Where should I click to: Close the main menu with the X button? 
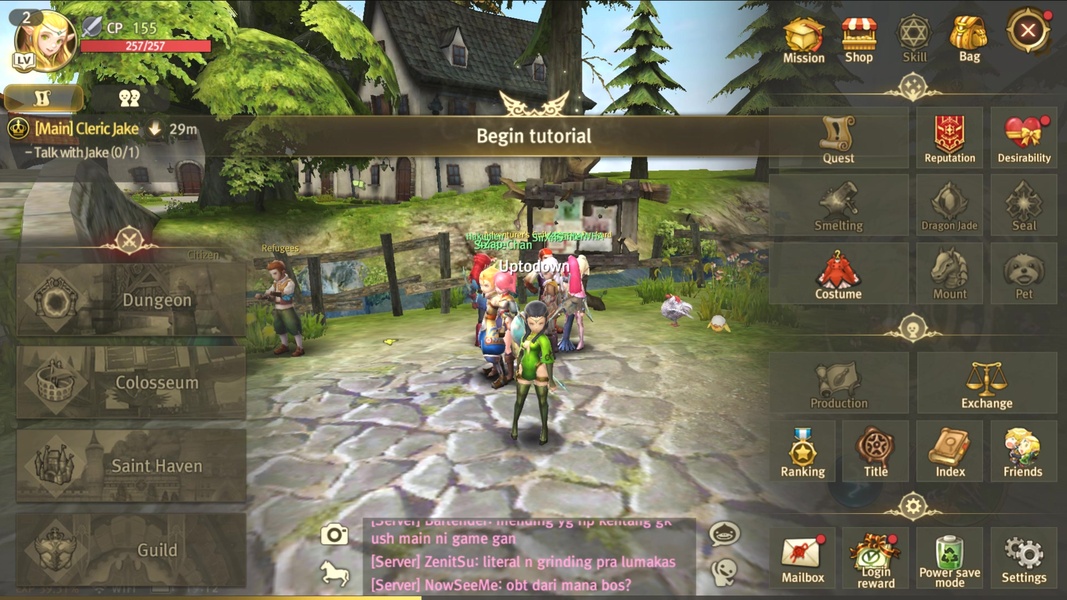coord(1027,32)
